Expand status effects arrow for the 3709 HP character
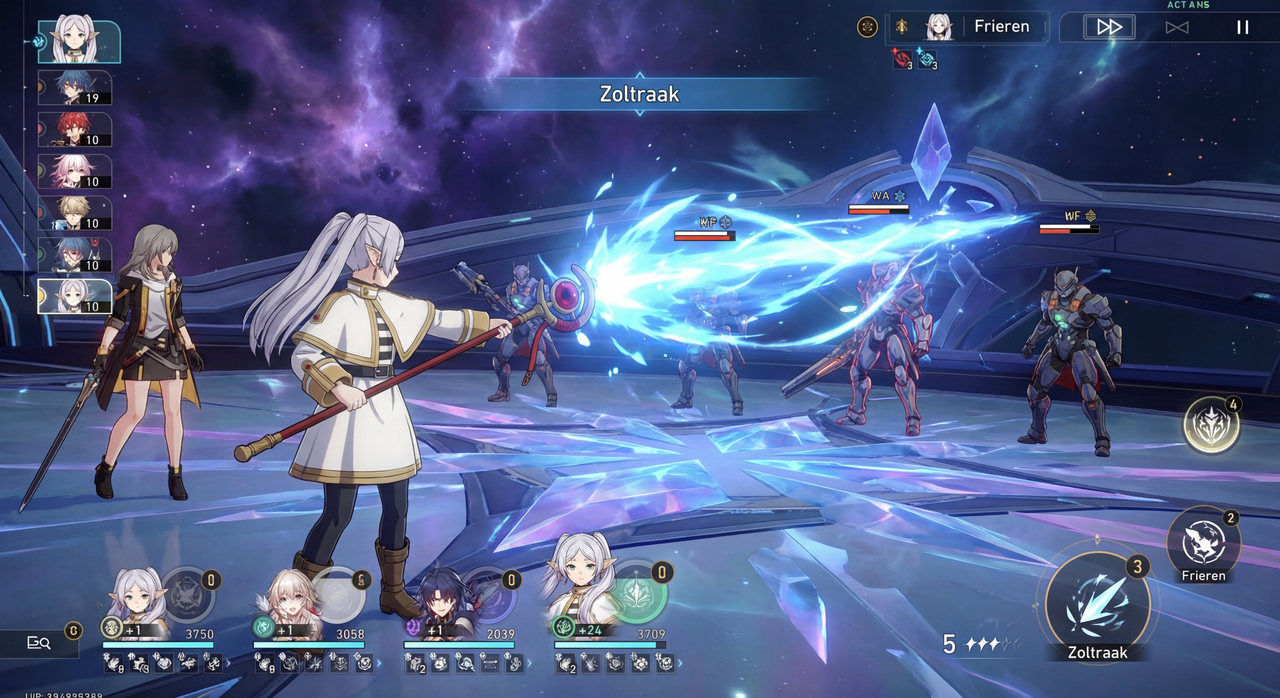 [682, 663]
